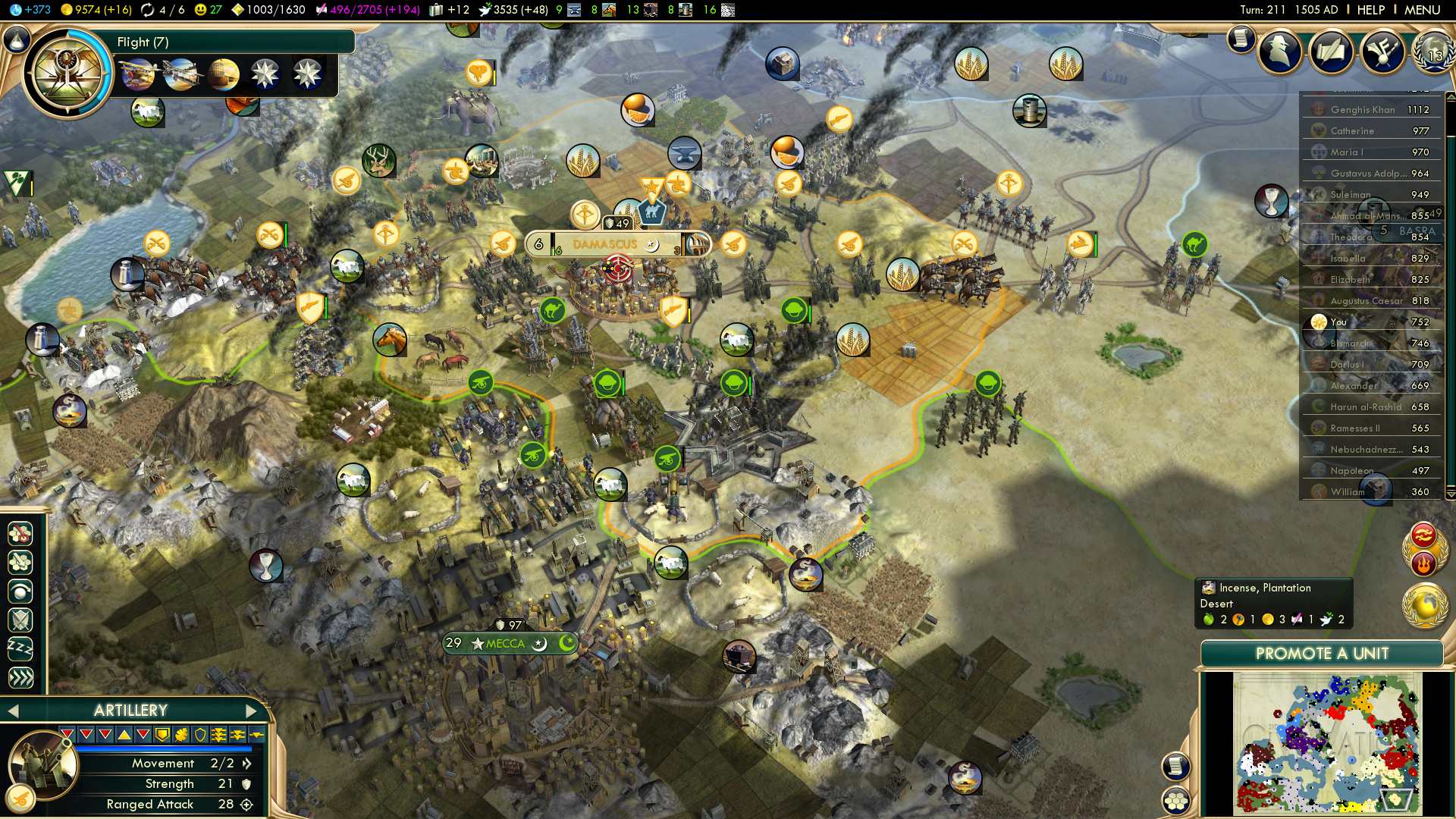Open the notification log scroll in top bar

[x=1241, y=38]
